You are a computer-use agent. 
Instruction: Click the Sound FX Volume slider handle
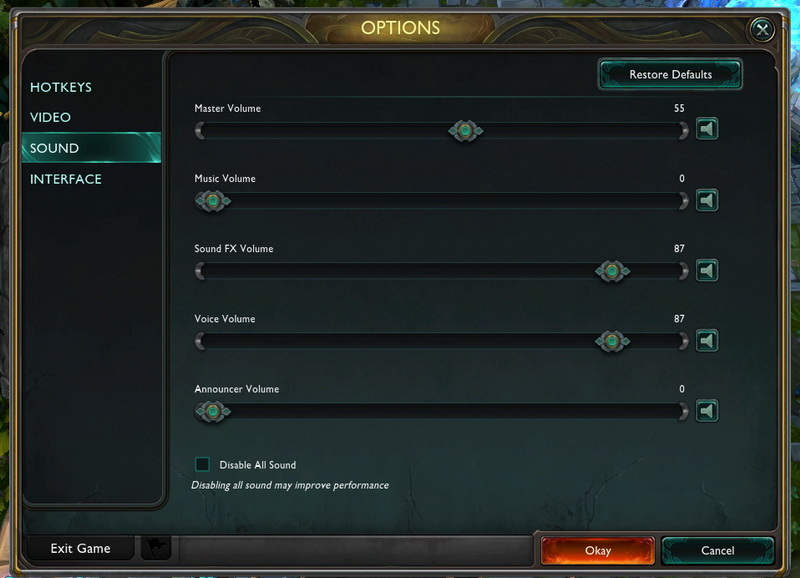(x=612, y=271)
